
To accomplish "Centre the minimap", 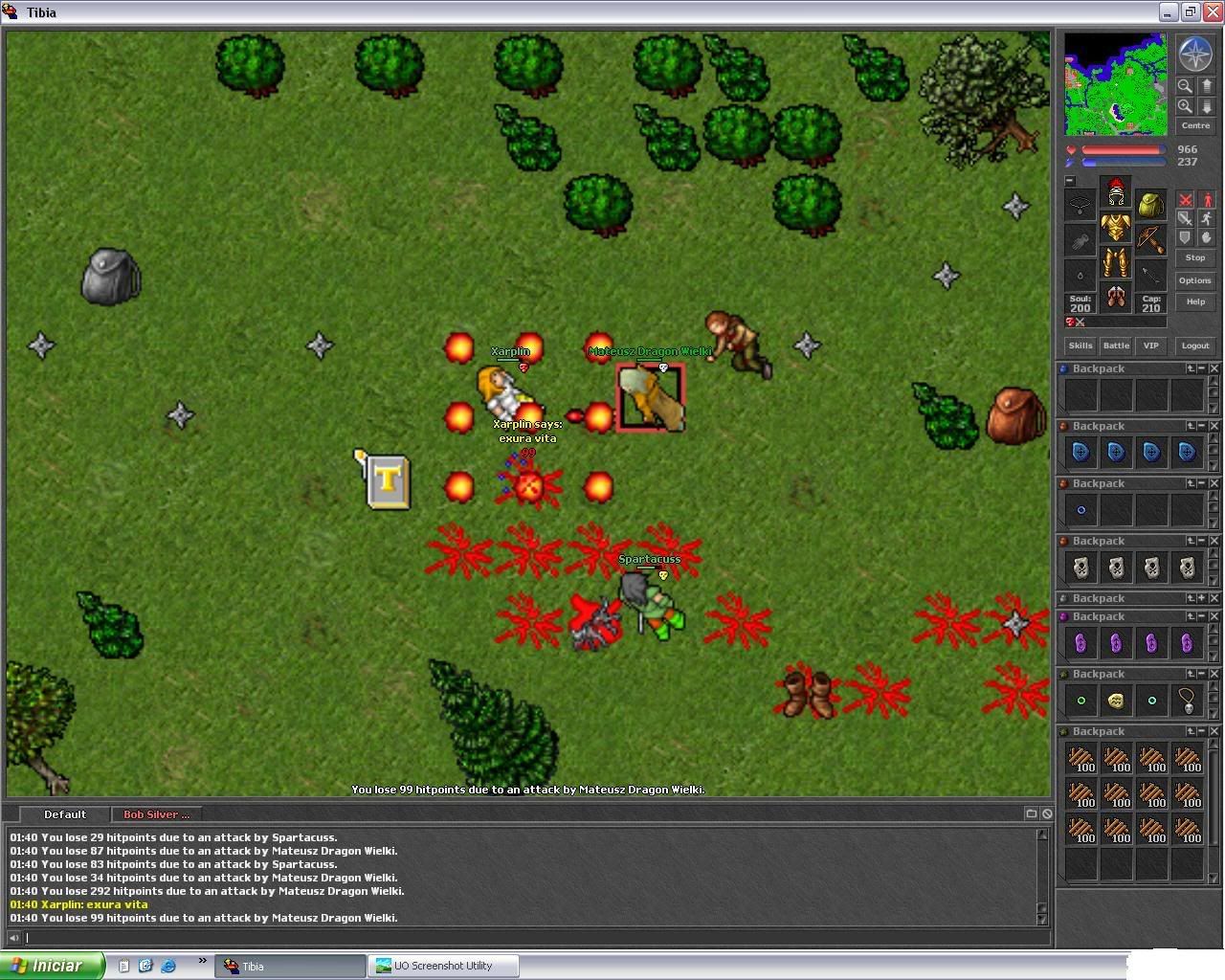I will click(x=1195, y=125).
